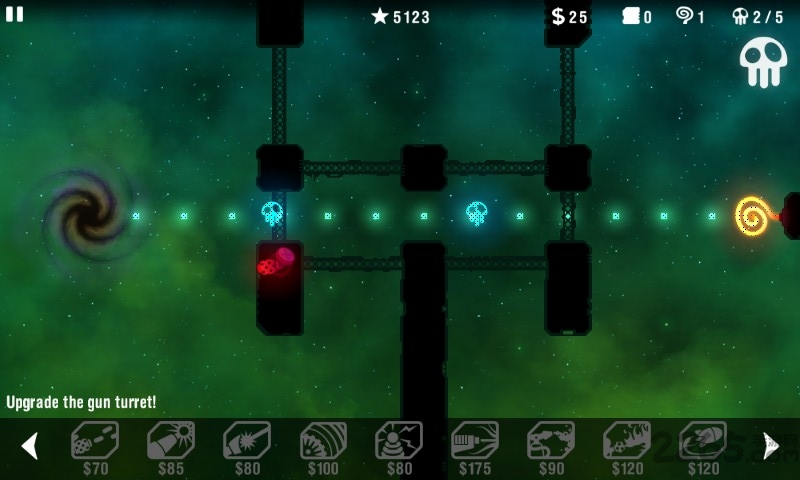The height and width of the screenshot is (480, 800).
Task: Tap the large skull icon
Action: 763,62
